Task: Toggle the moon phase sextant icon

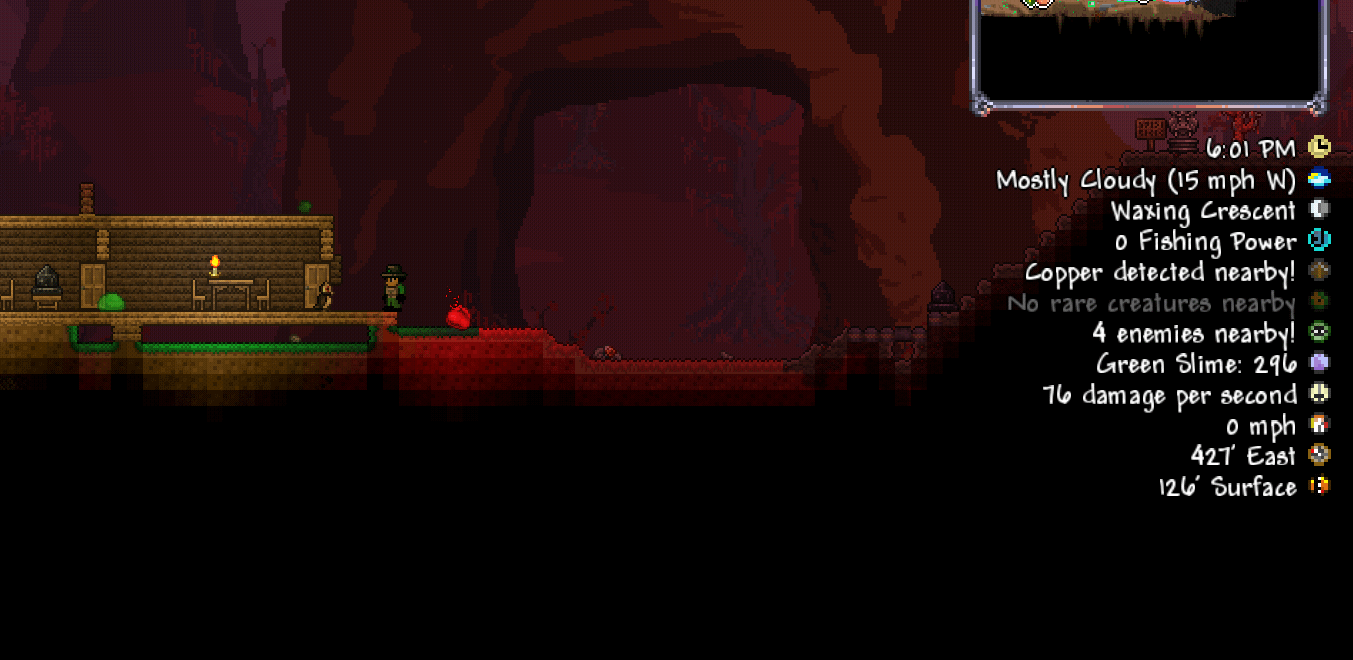Action: click(1319, 209)
